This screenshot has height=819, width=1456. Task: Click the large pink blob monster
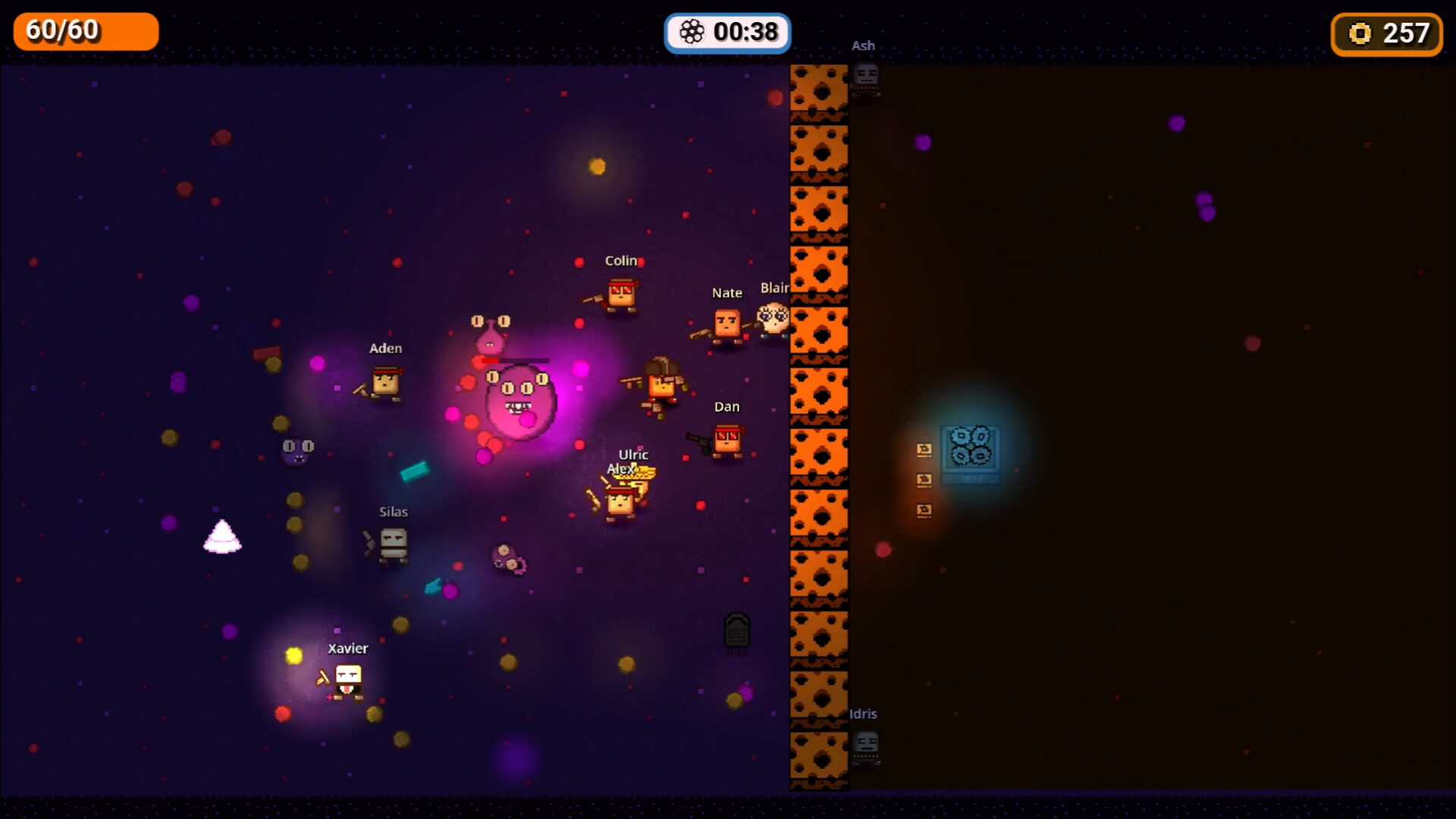[519, 402]
